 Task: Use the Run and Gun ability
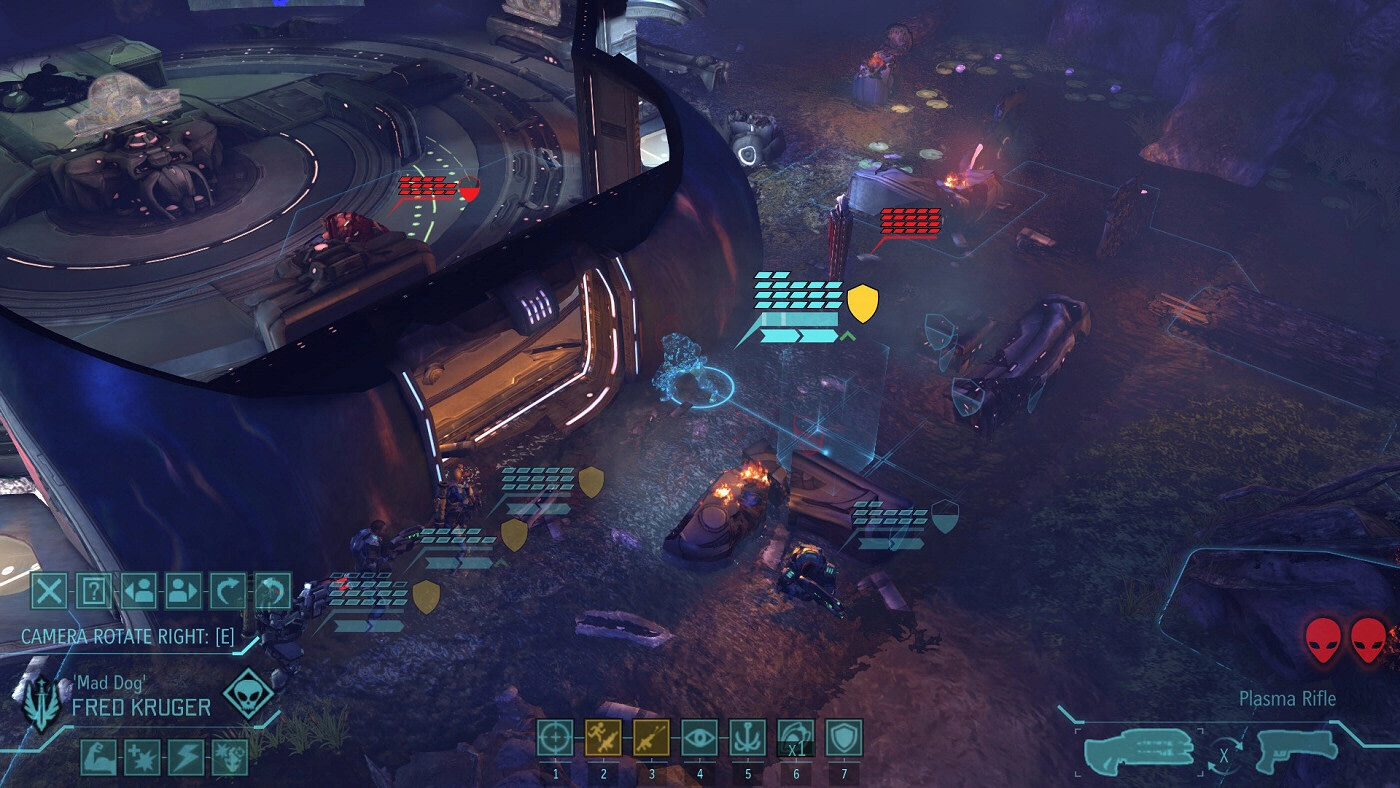pyautogui.click(x=603, y=738)
